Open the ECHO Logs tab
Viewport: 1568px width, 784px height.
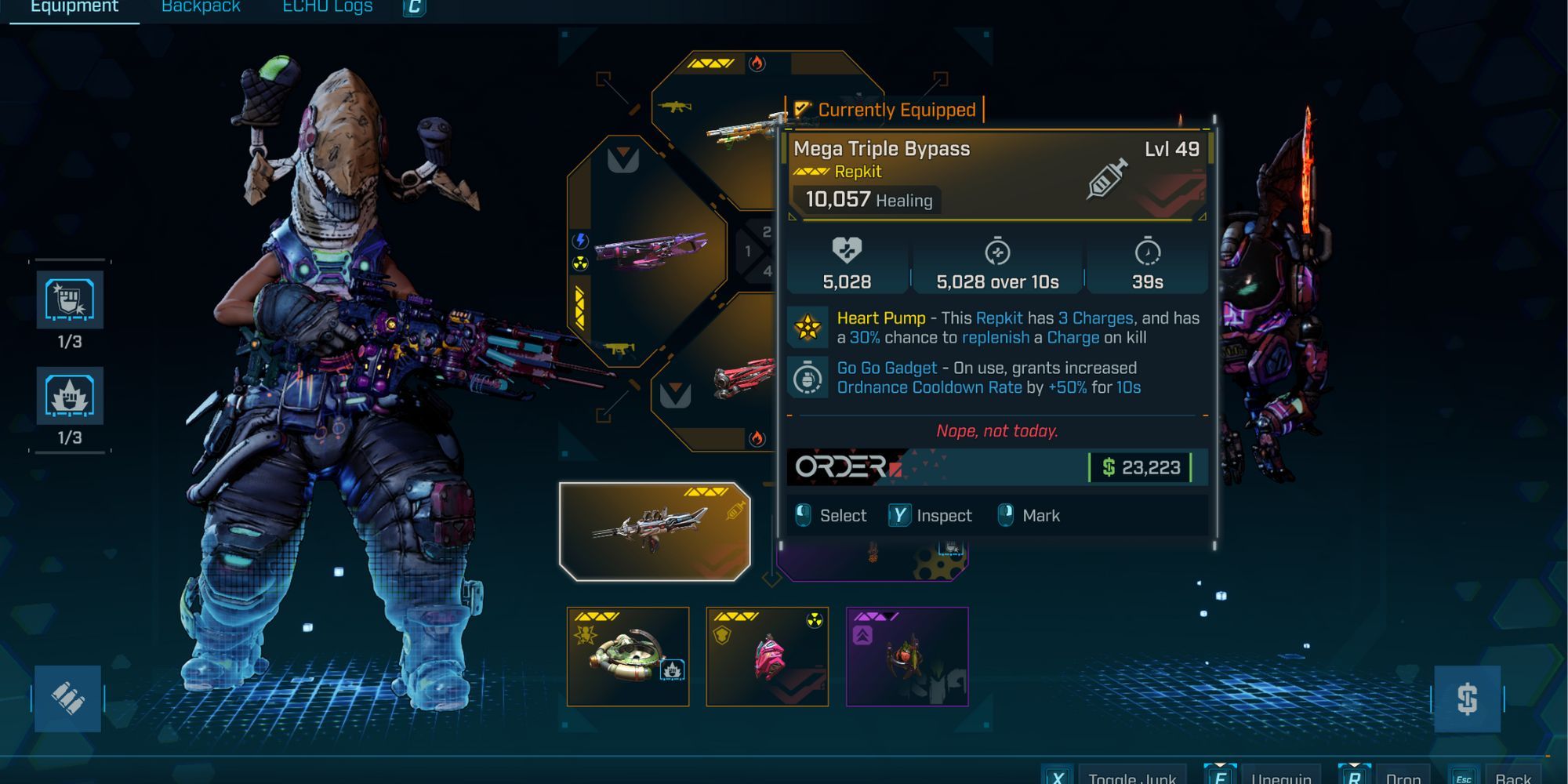(x=327, y=7)
